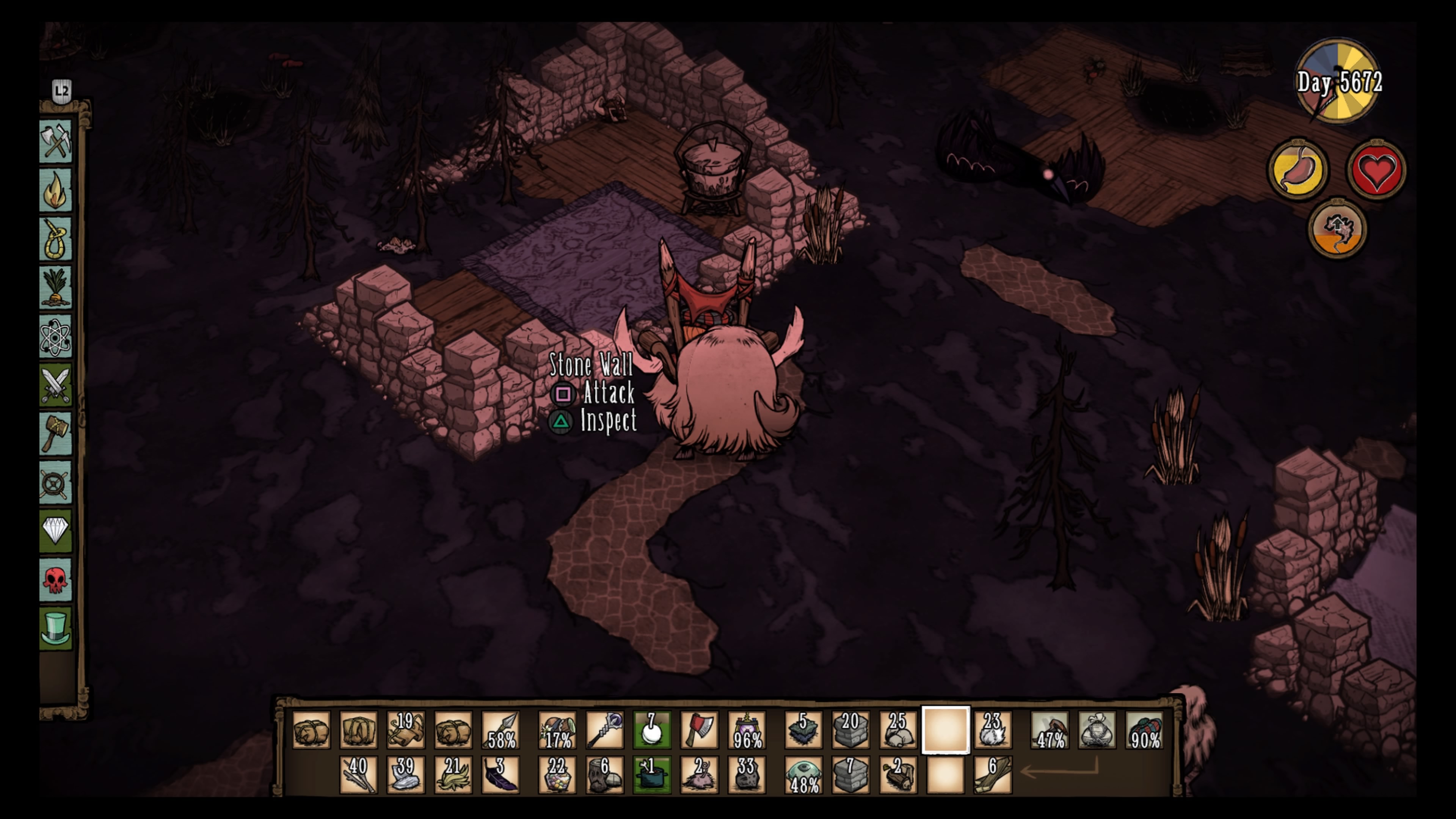This screenshot has width=1456, height=819.
Task: Open the flame Light crafting tab
Action: pyautogui.click(x=55, y=190)
